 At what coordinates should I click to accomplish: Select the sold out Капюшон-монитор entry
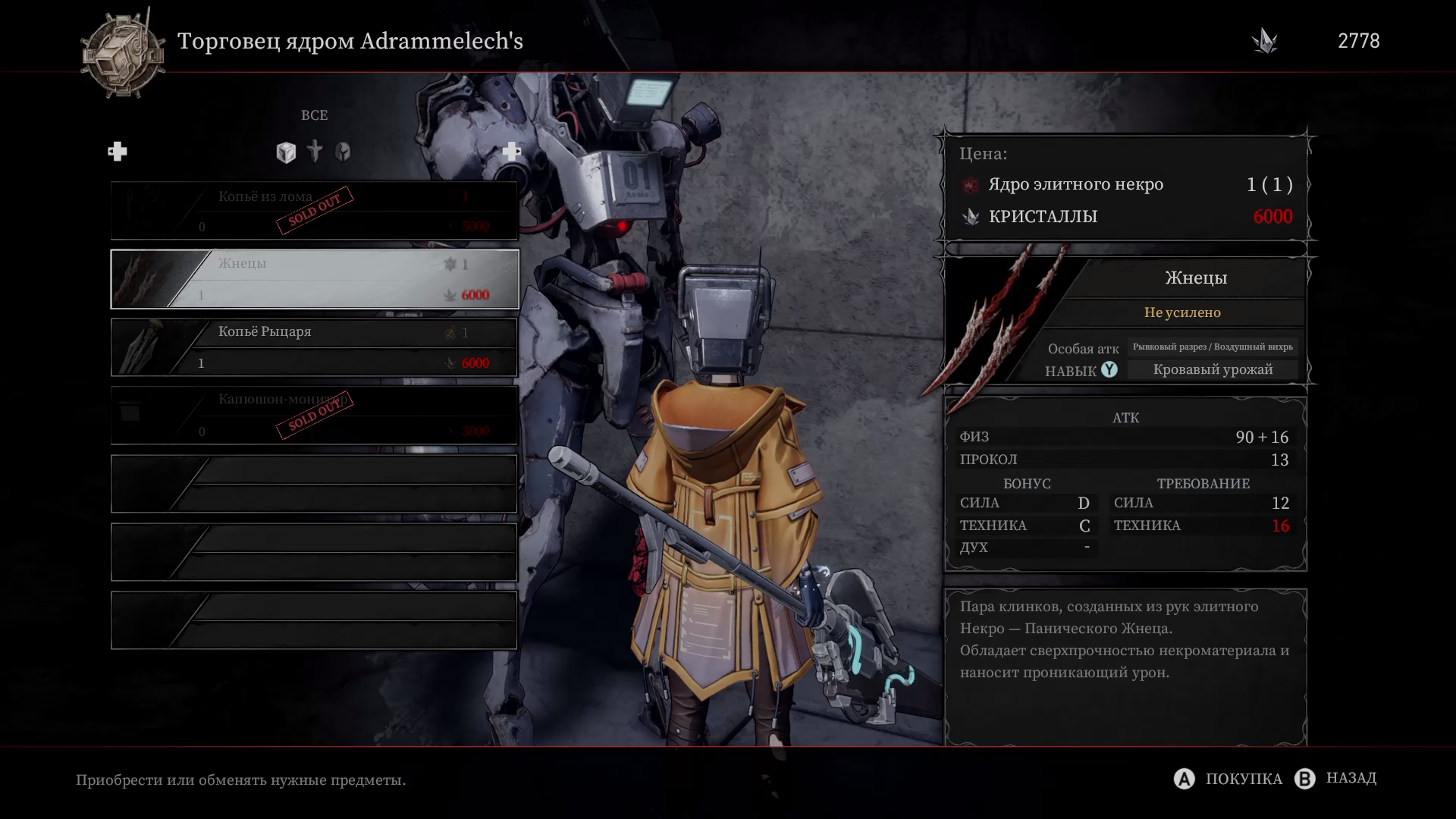[x=315, y=416]
